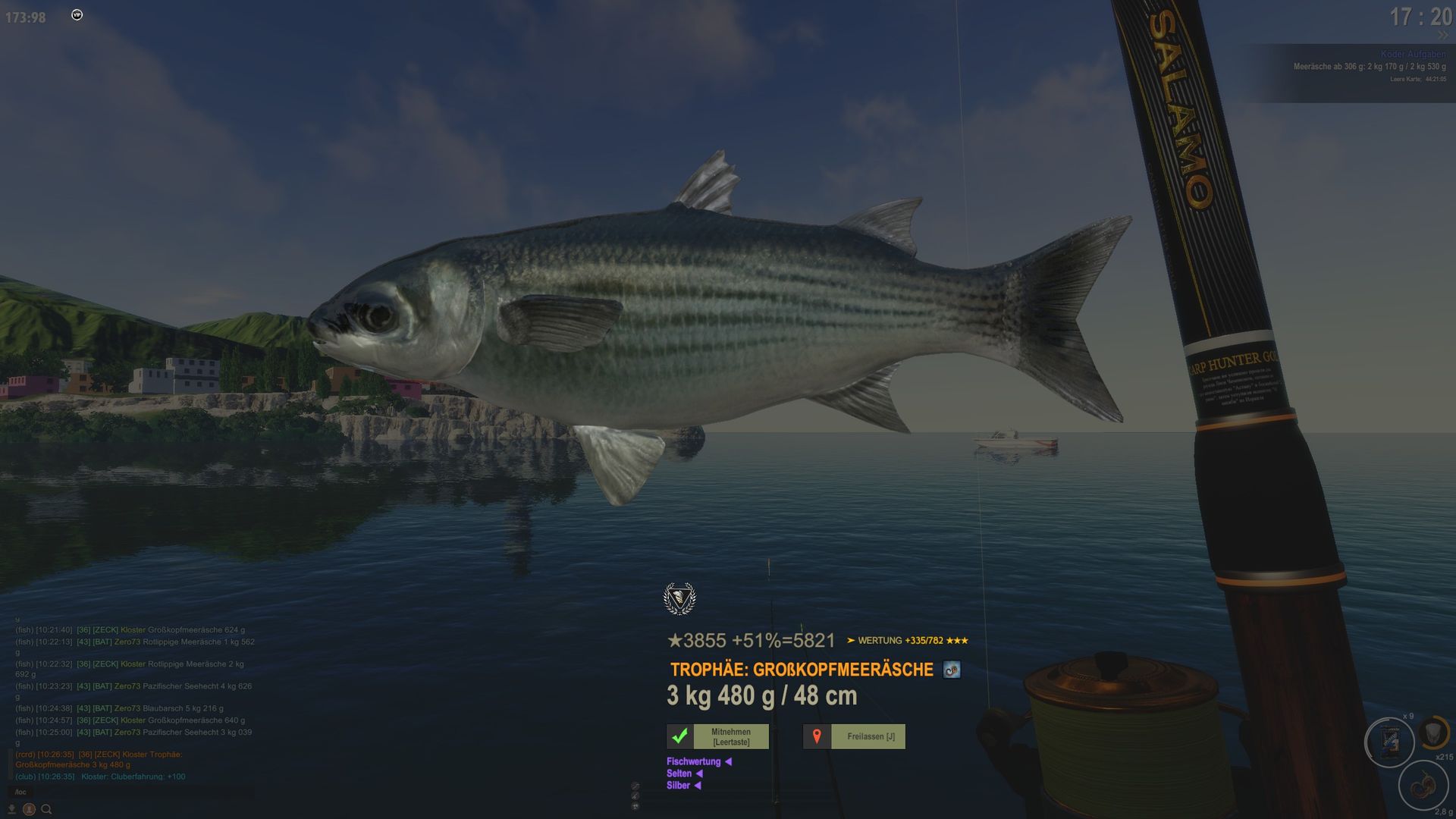Collapse the Köder Aufgaben task panel arrows
Screen dimensions: 1456x819
[x=1442, y=36]
